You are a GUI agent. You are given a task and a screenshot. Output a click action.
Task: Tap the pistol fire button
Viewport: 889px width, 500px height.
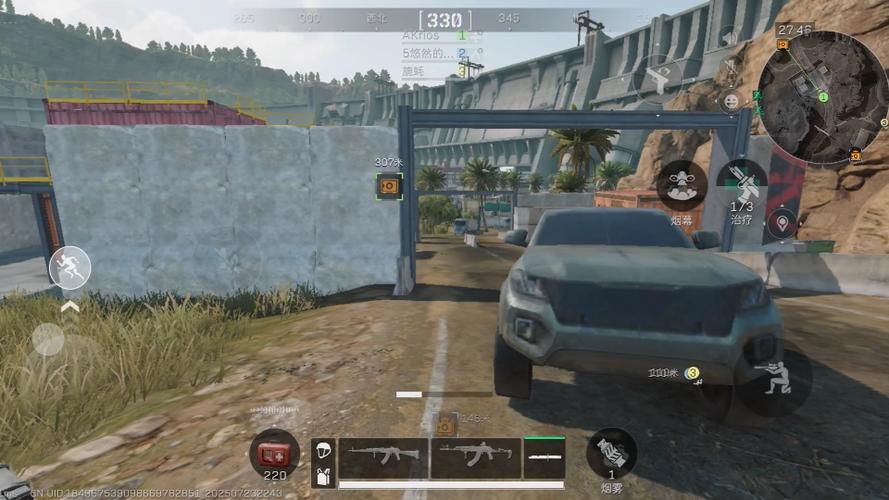659,80
